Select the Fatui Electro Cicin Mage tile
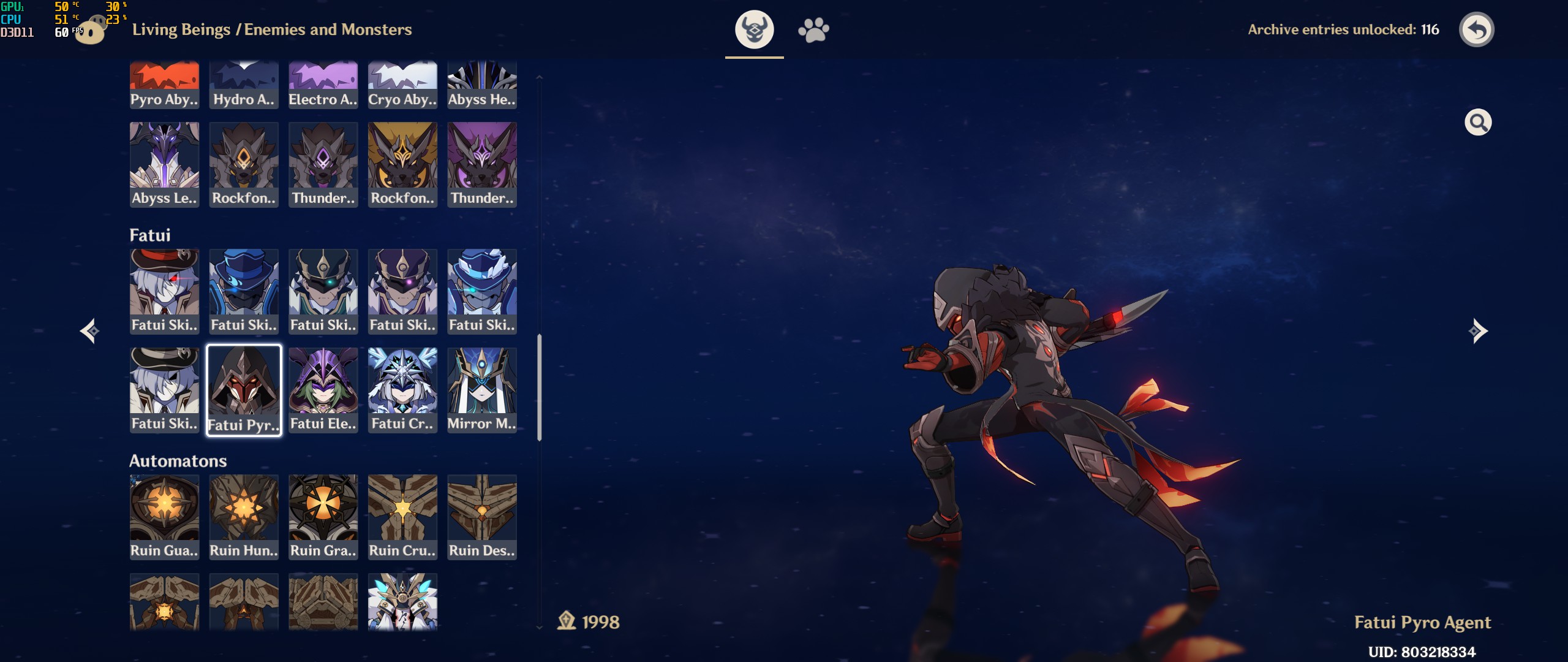1568x662 pixels. pos(323,390)
